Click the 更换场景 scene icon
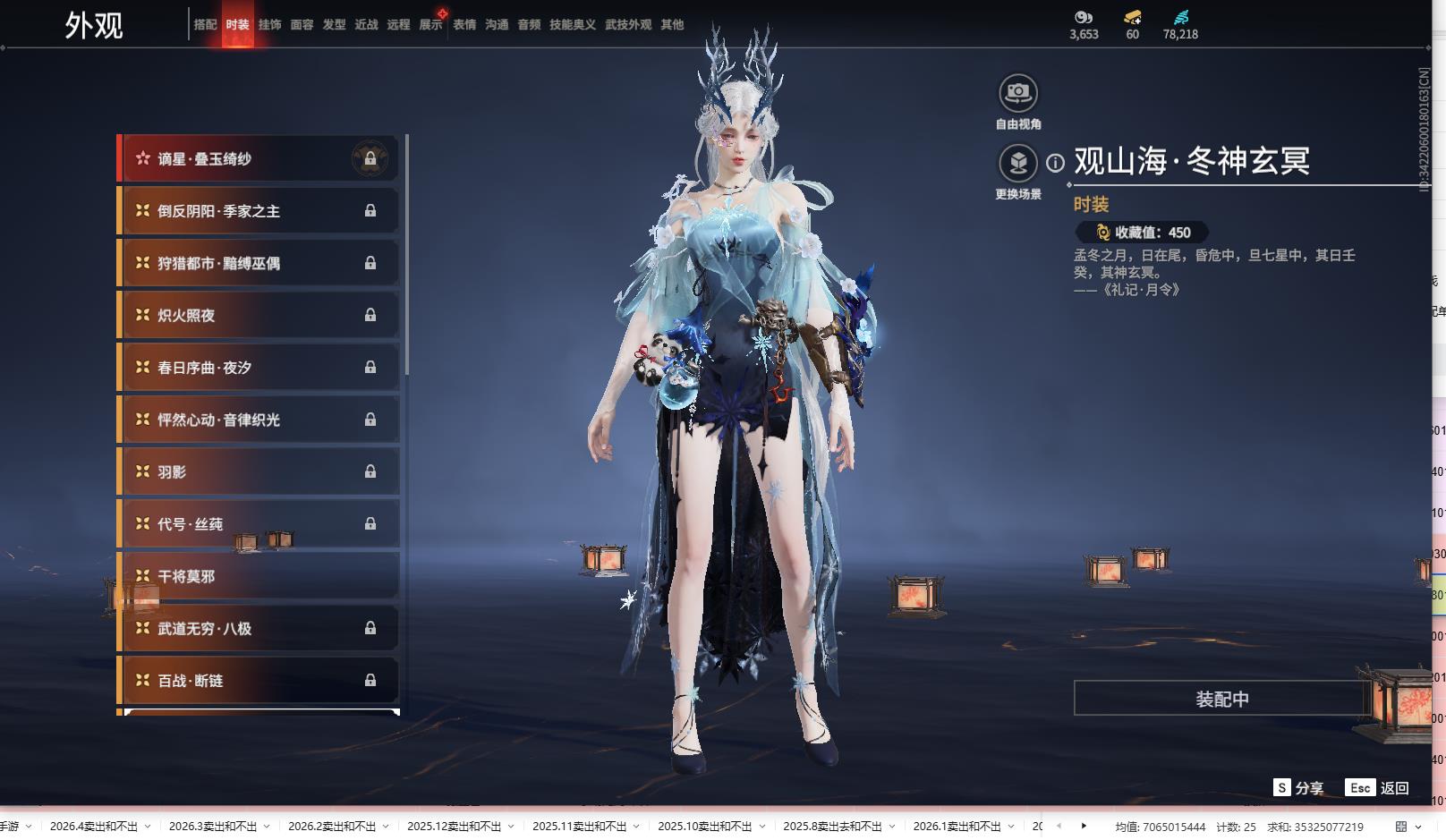The width and height of the screenshot is (1446, 840). pos(1017,163)
